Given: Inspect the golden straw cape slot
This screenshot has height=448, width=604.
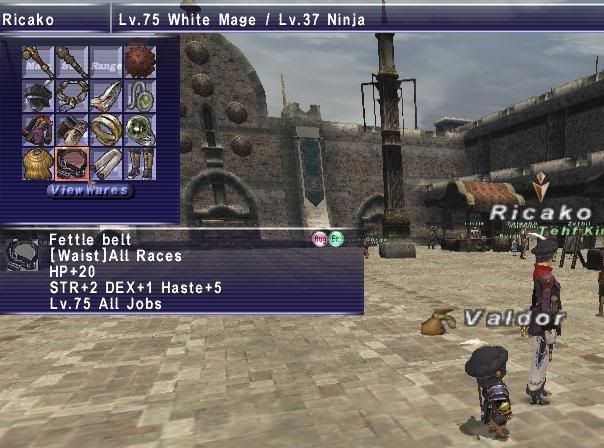Looking at the screenshot, I should click(x=38, y=163).
